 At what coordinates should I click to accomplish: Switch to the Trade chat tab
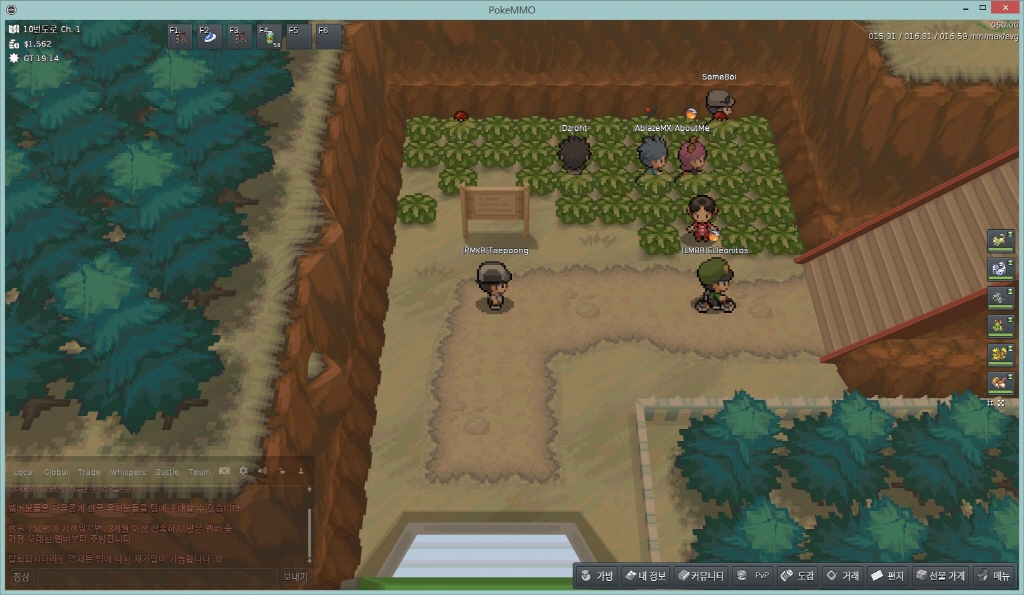click(90, 472)
